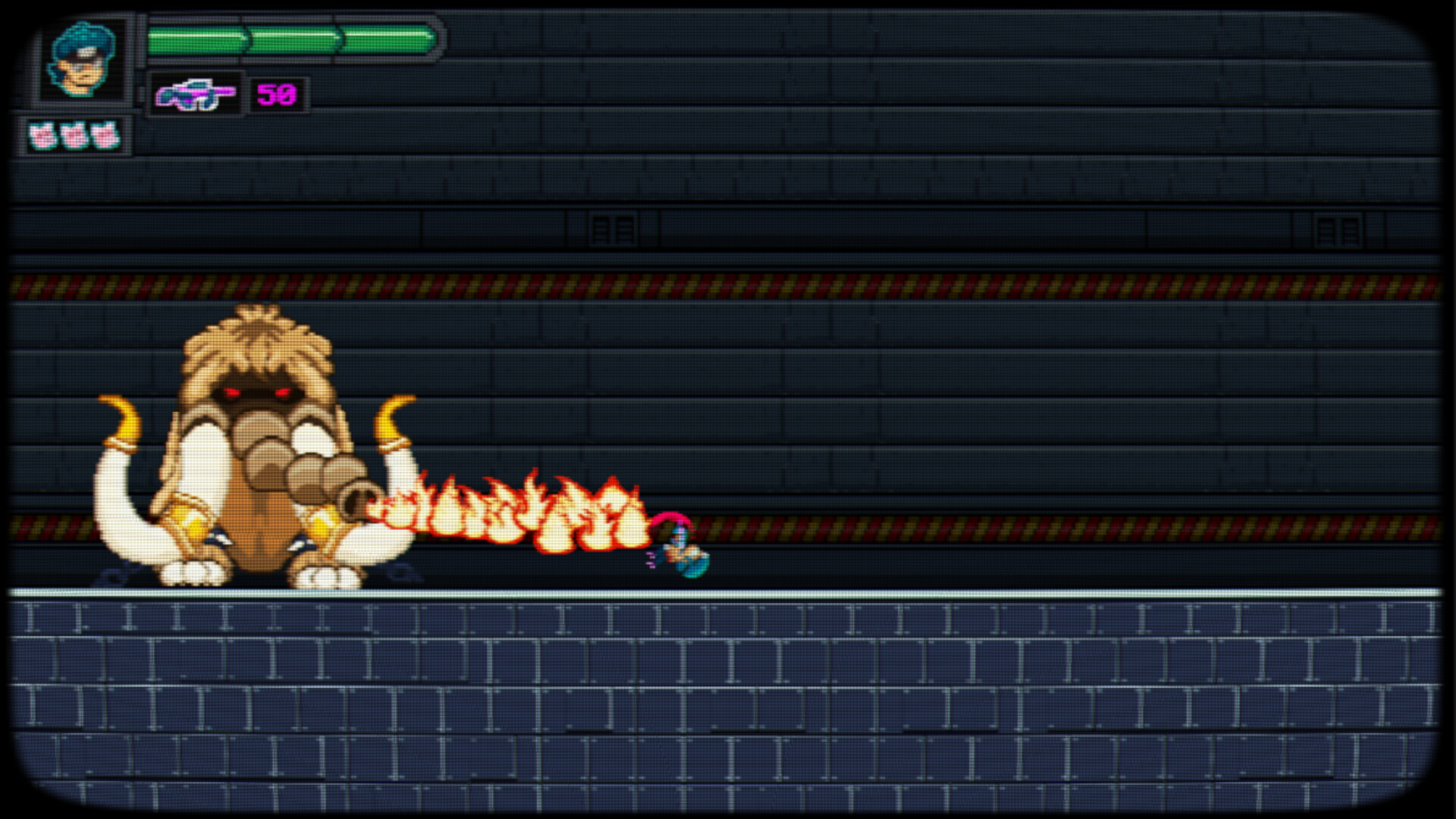This screenshot has width=1456, height=819.
Task: Select the rightmost pink cat life icon
Action: pos(104,135)
